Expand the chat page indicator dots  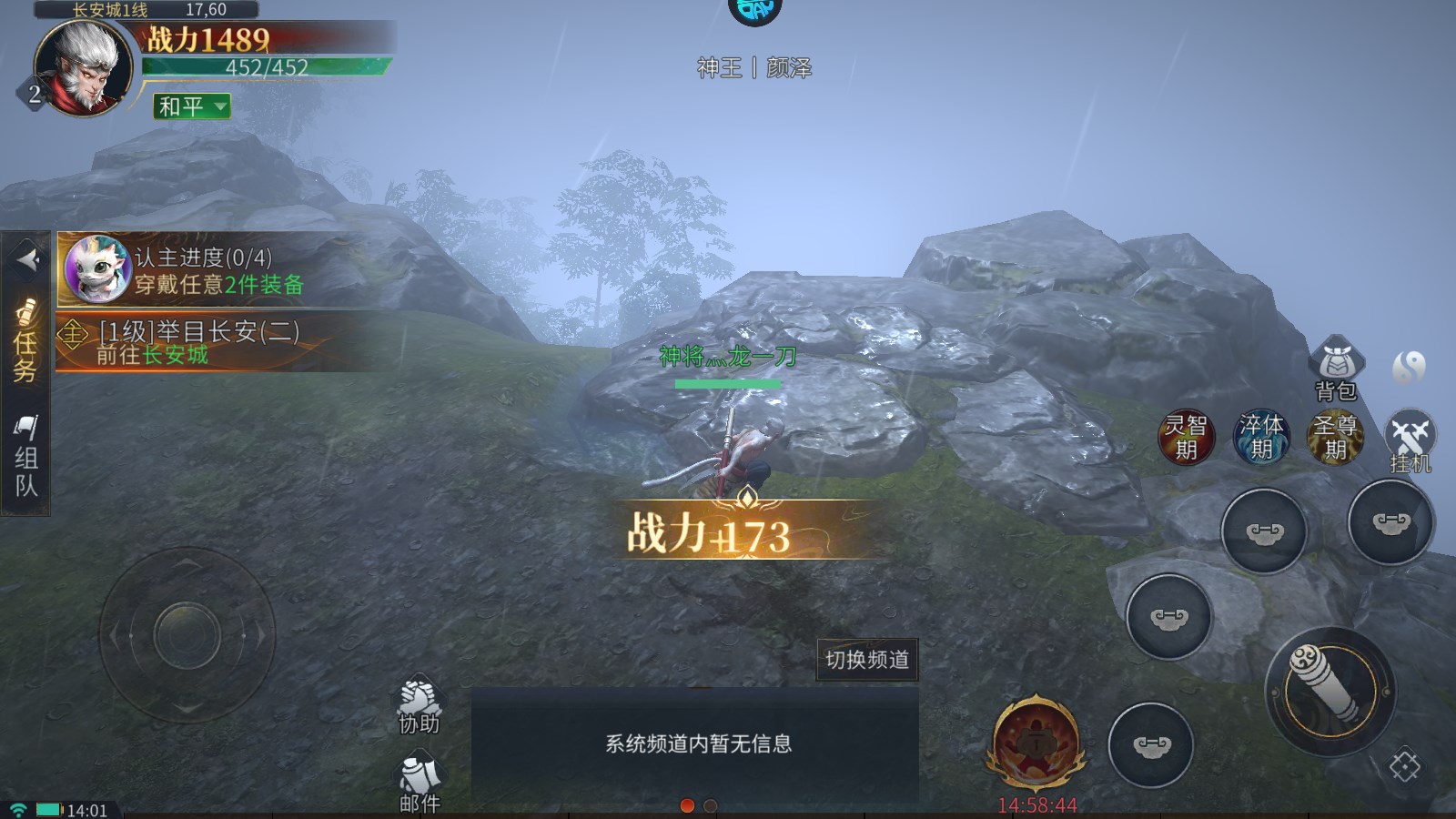click(x=696, y=806)
